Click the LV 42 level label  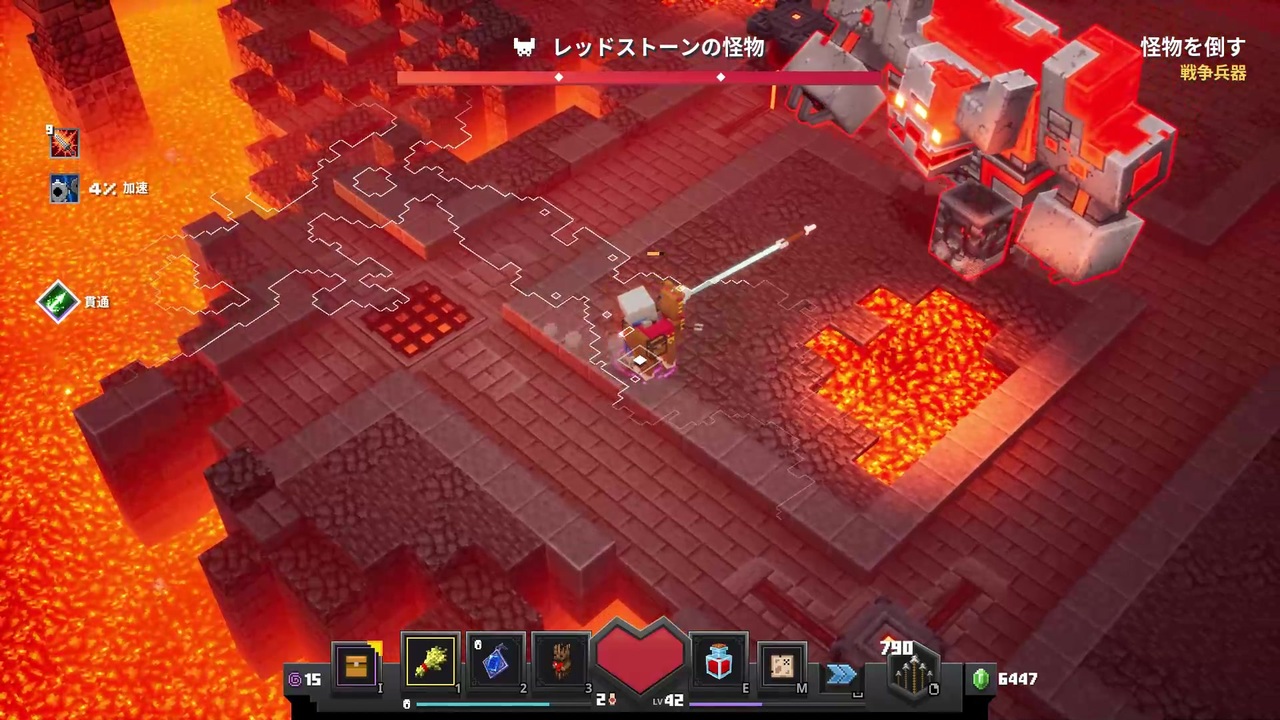(x=668, y=700)
